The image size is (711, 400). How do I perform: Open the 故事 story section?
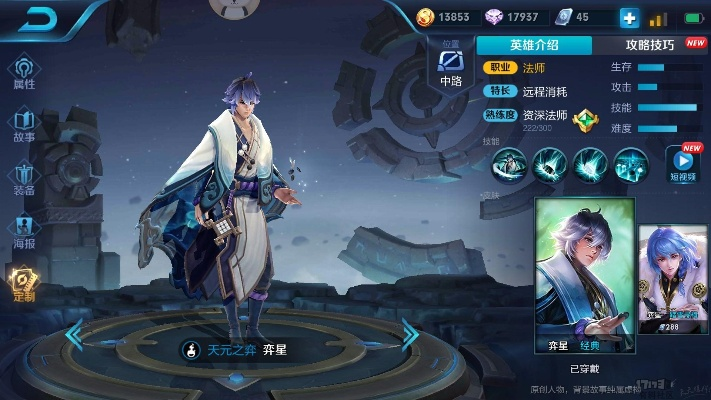24,125
